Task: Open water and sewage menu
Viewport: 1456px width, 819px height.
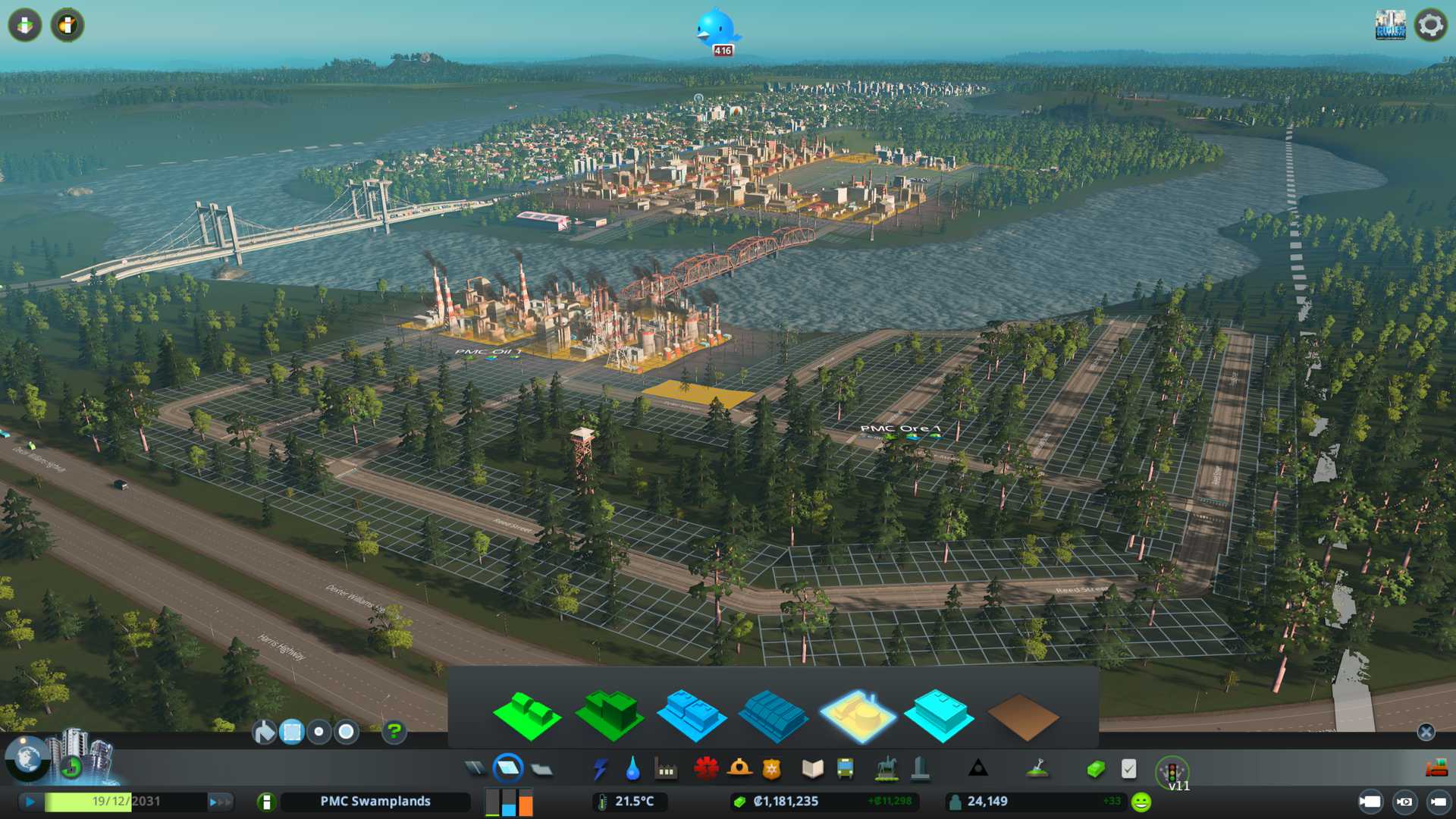Action: (632, 769)
